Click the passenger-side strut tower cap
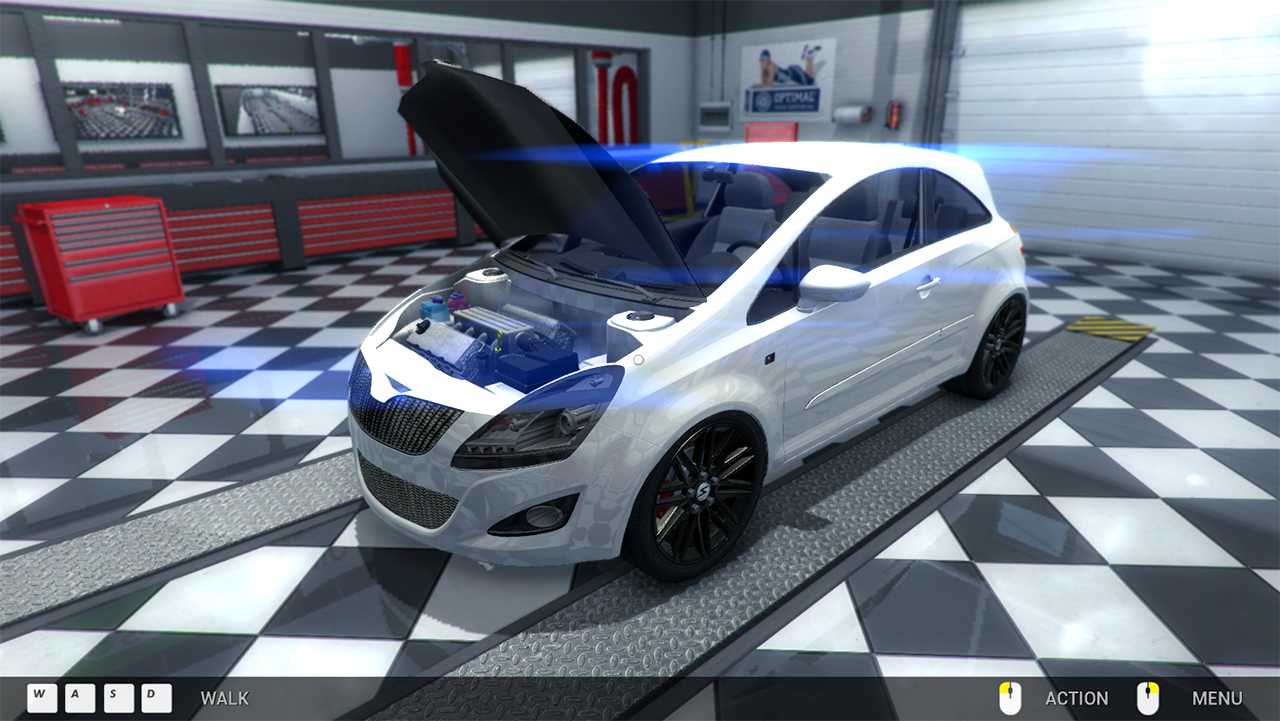This screenshot has height=721, width=1280. tap(637, 316)
